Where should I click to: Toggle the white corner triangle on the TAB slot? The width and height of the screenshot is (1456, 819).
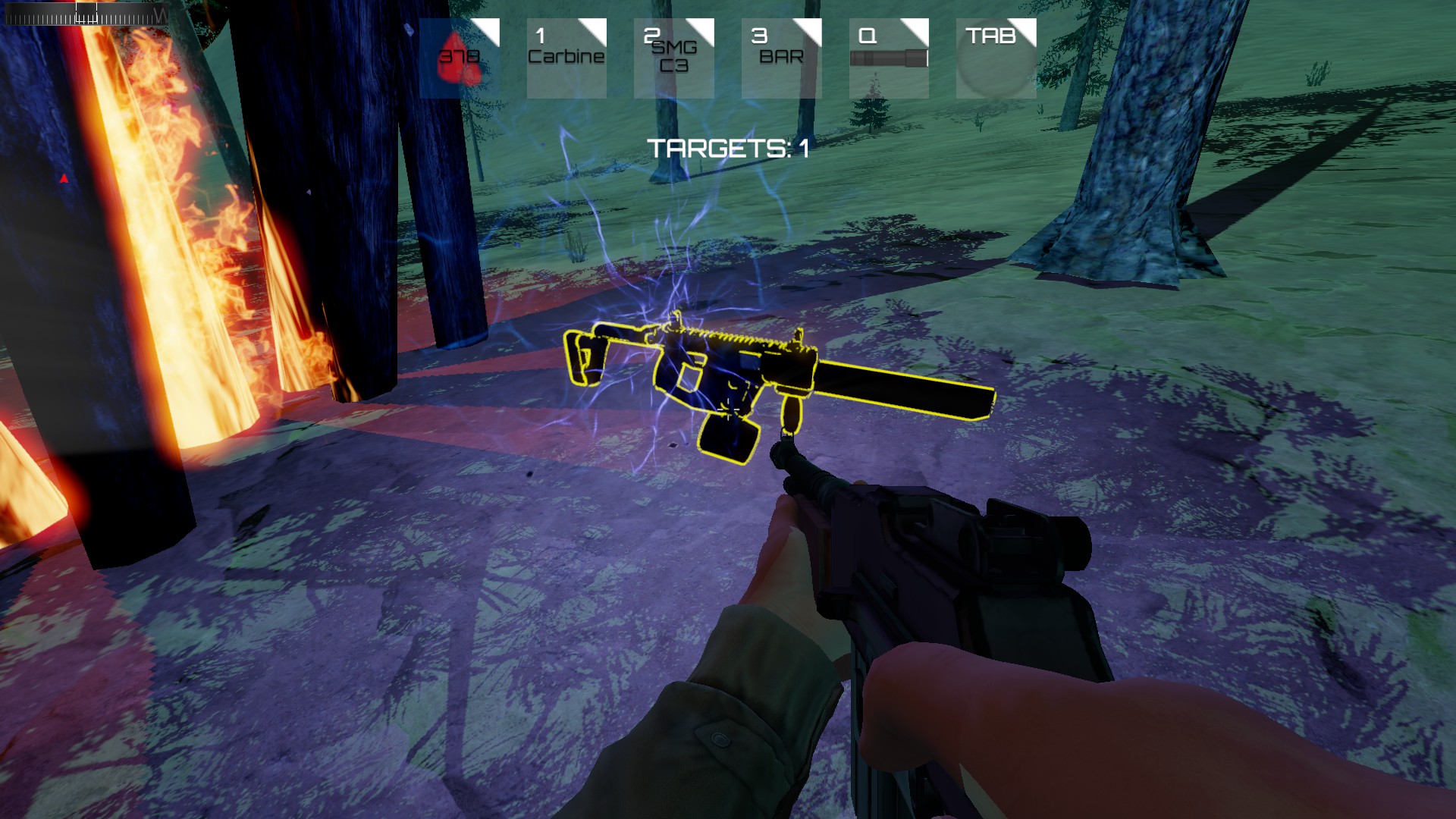pyautogui.click(x=1028, y=29)
